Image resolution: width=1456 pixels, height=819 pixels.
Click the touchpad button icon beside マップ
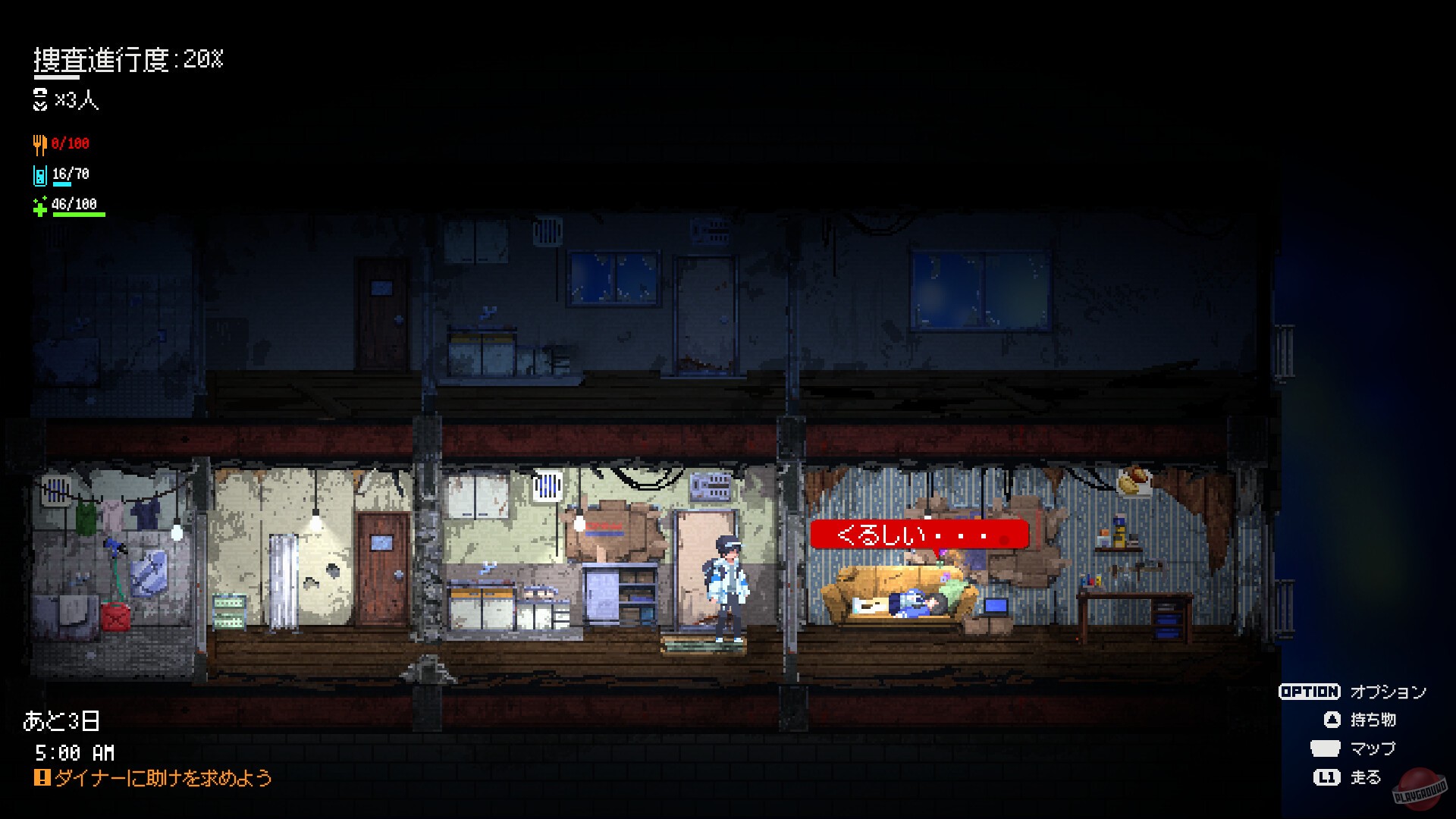pyautogui.click(x=1325, y=749)
